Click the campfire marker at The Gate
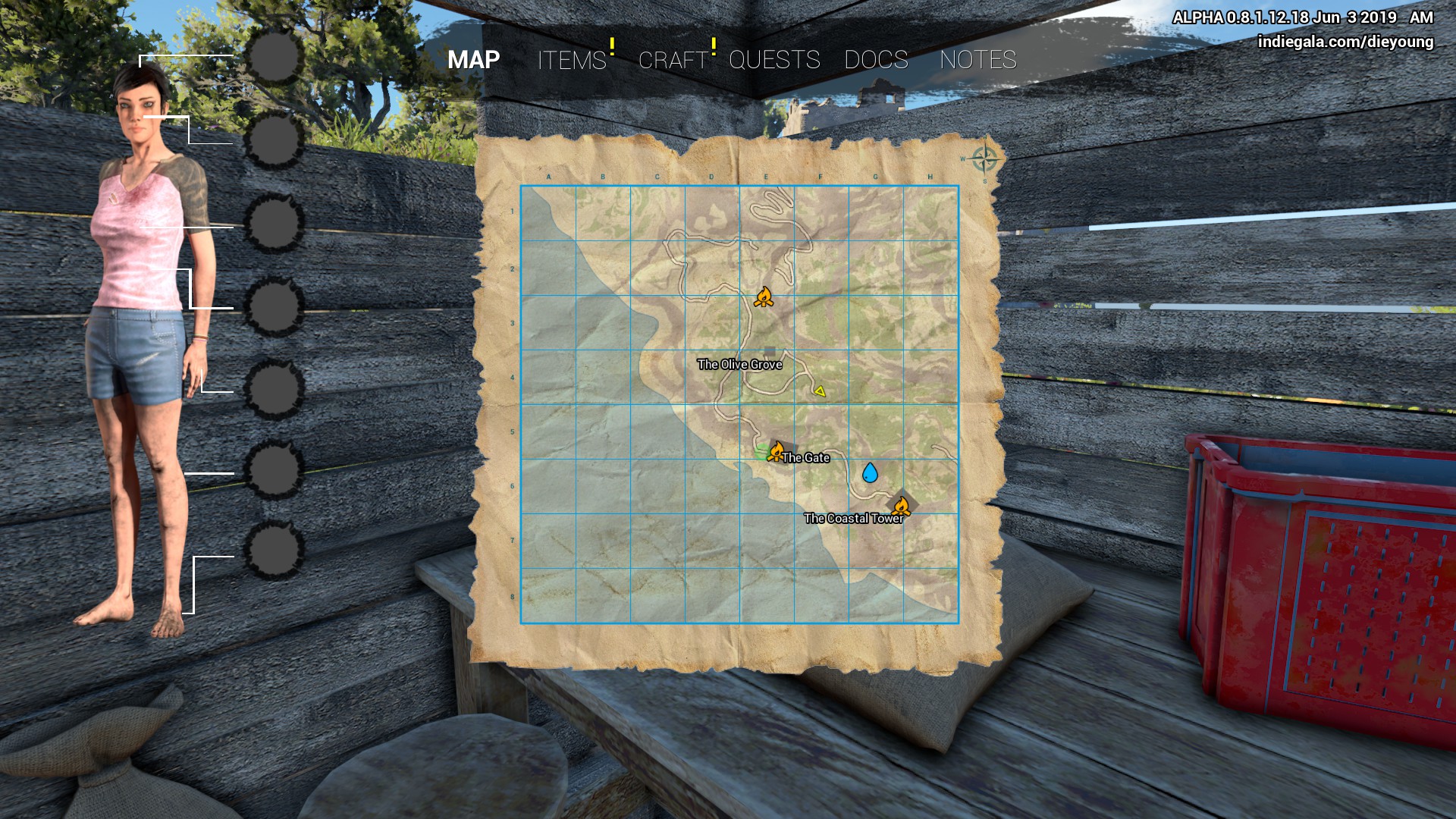This screenshot has width=1456, height=819. click(x=776, y=452)
